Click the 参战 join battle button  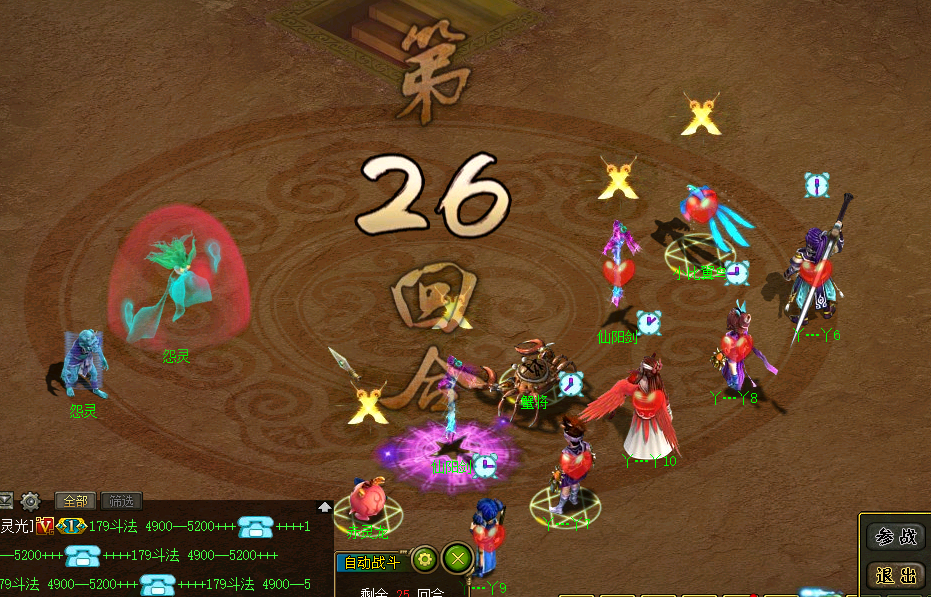895,537
